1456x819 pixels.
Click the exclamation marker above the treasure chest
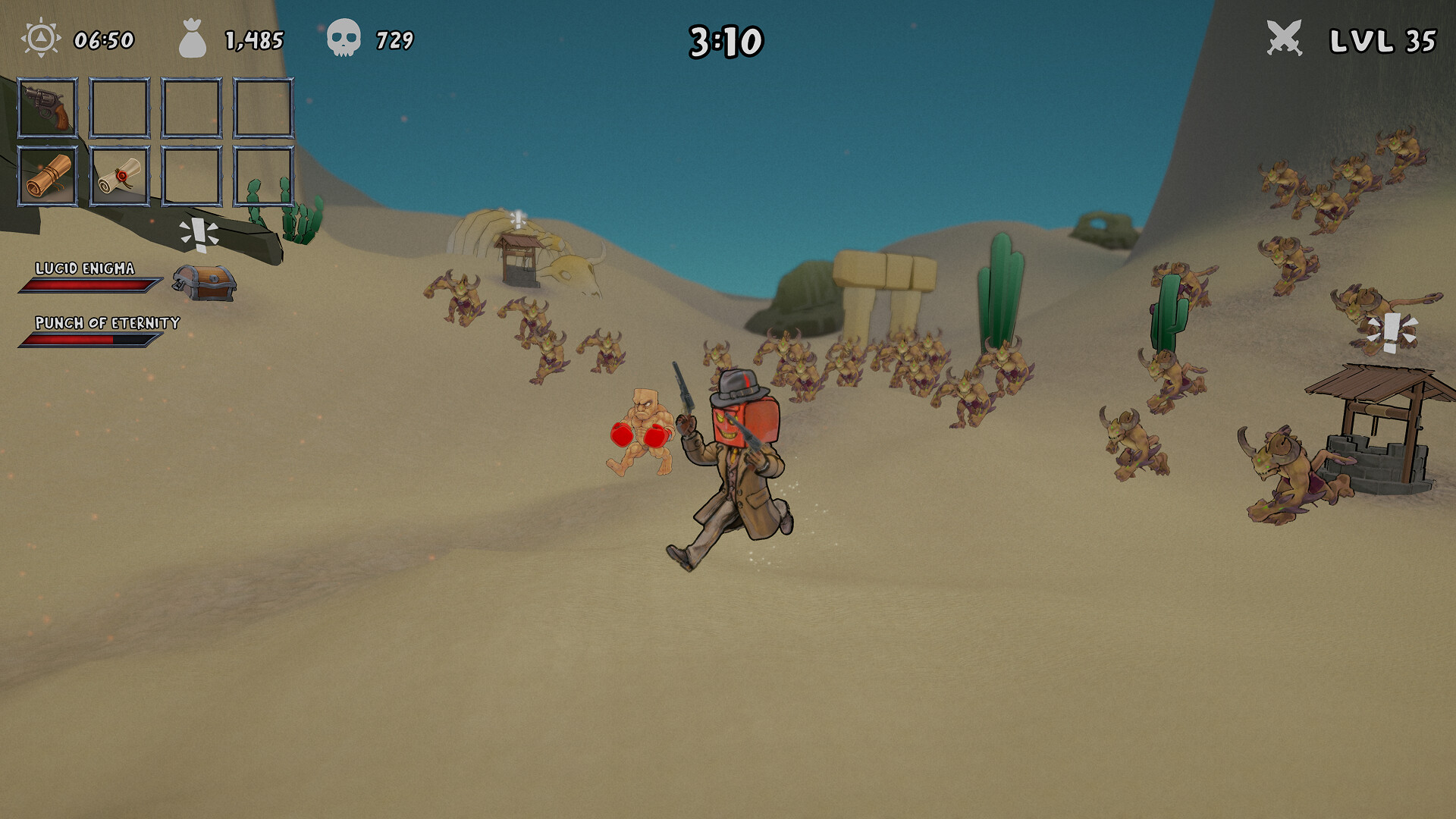tap(199, 231)
